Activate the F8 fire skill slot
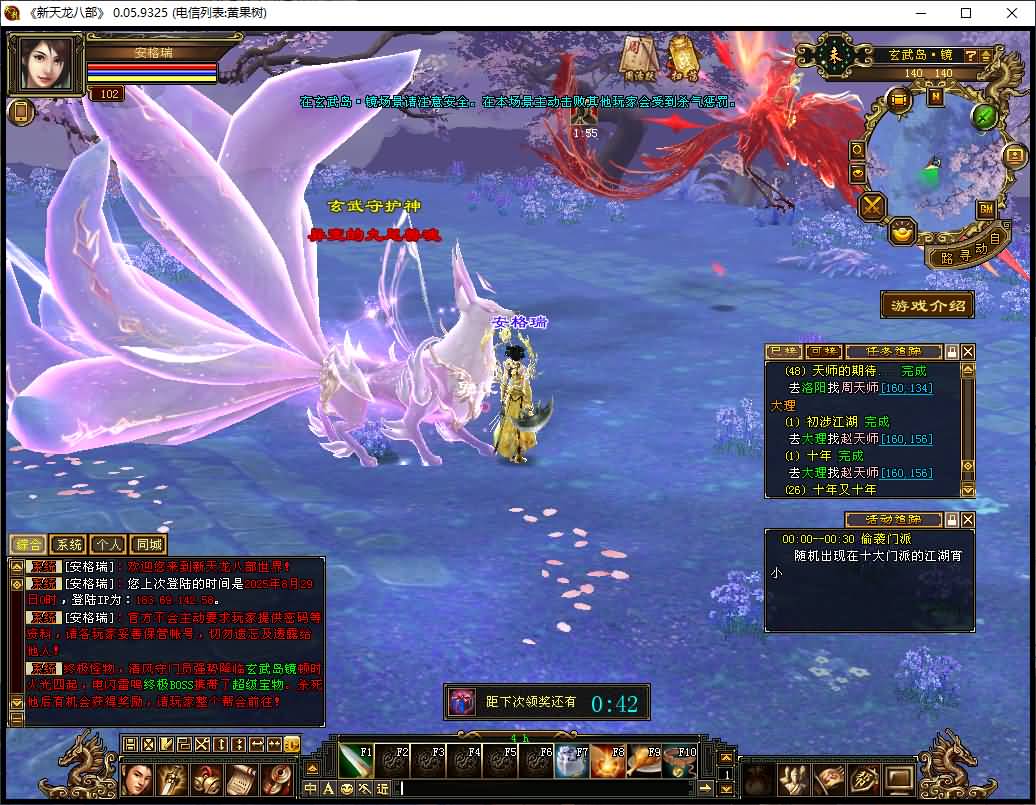The width and height of the screenshot is (1036, 805). click(607, 762)
